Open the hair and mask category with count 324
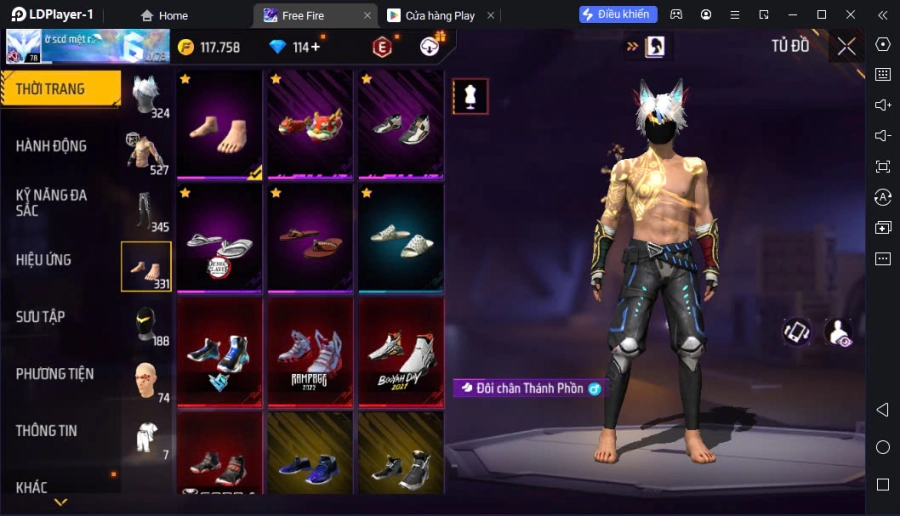 click(x=147, y=95)
